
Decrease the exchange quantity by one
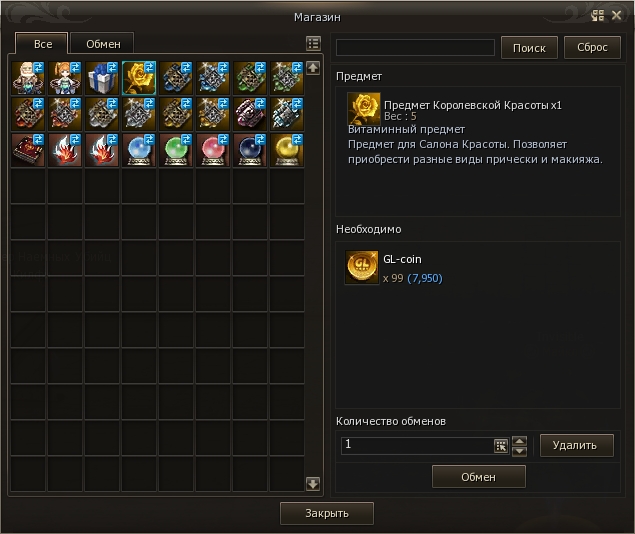pyautogui.click(x=519, y=451)
